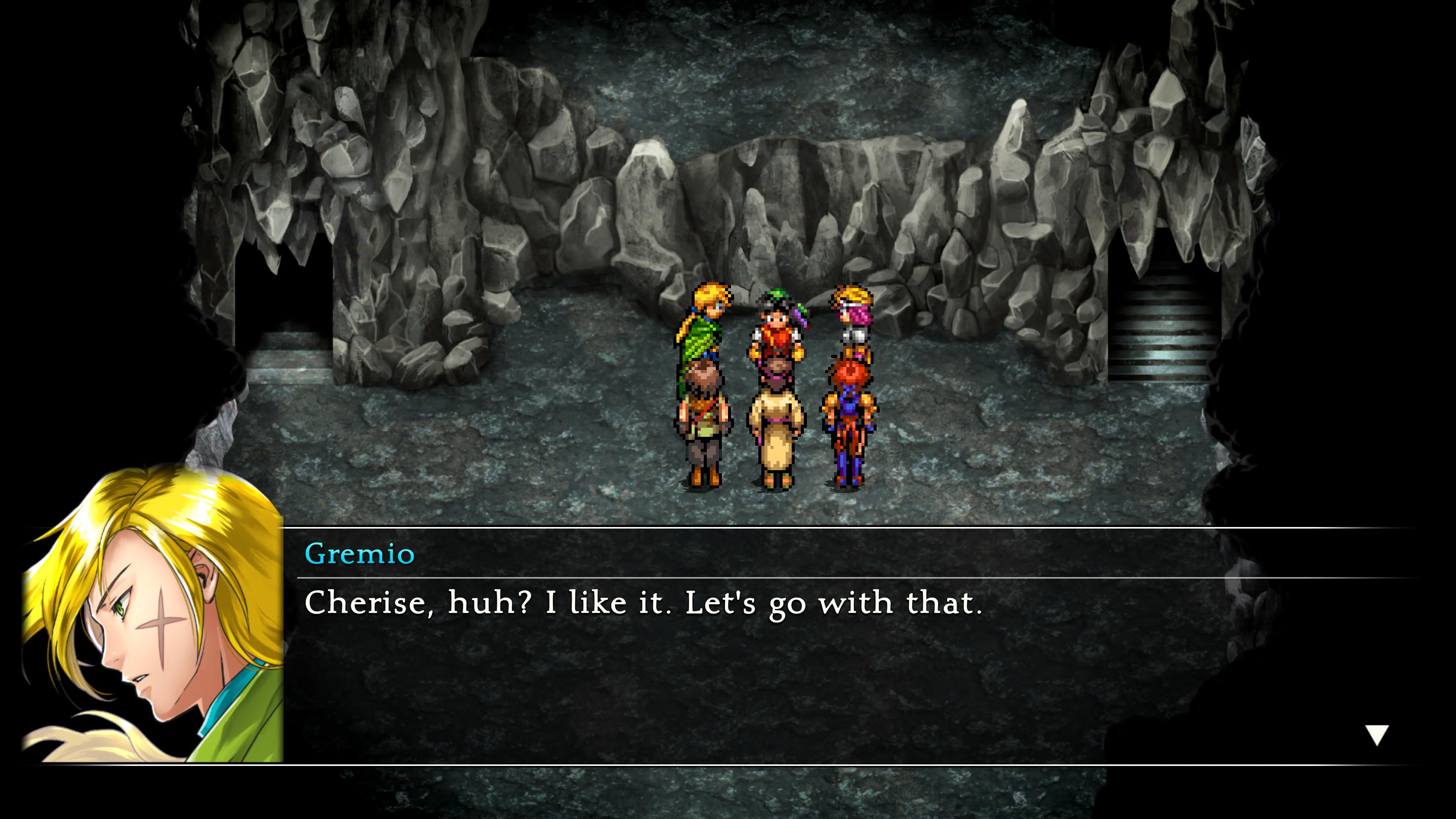The width and height of the screenshot is (1456, 819).
Task: Advance dialogue with the white arrow indicator
Action: pos(1377,735)
